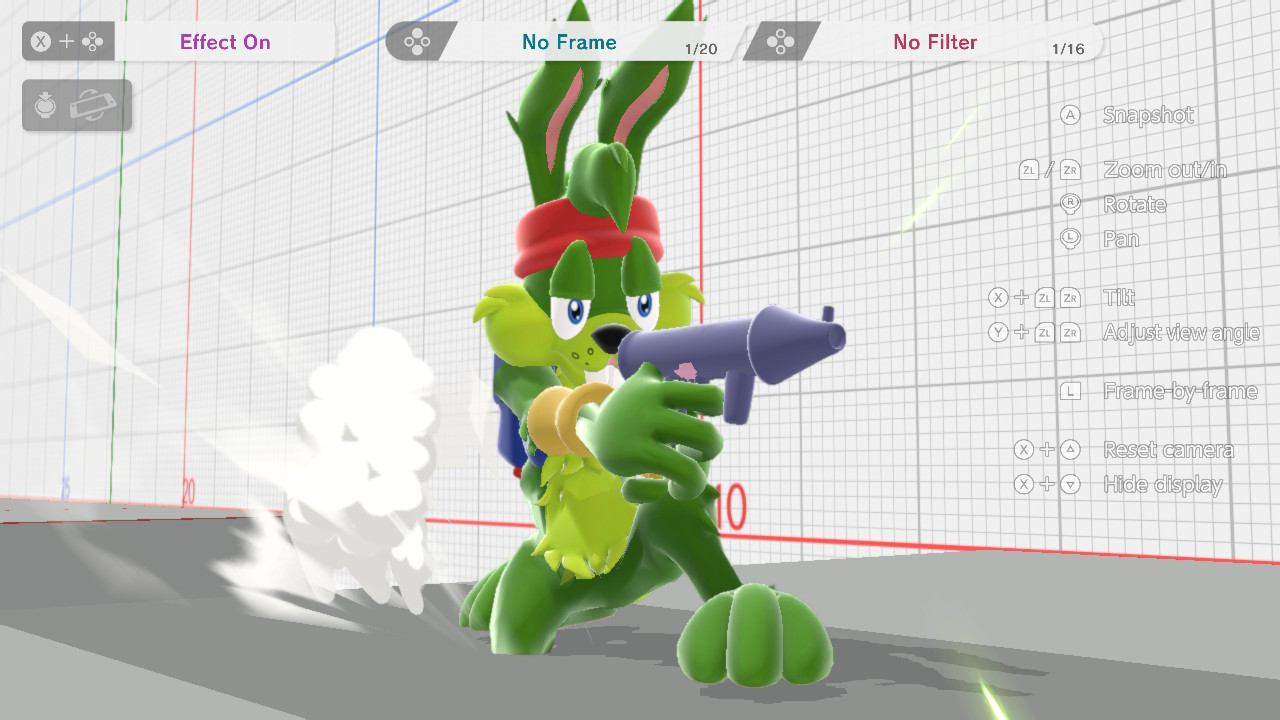Select the Snapshot camera icon
This screenshot has width=1280, height=720.
(1070, 115)
